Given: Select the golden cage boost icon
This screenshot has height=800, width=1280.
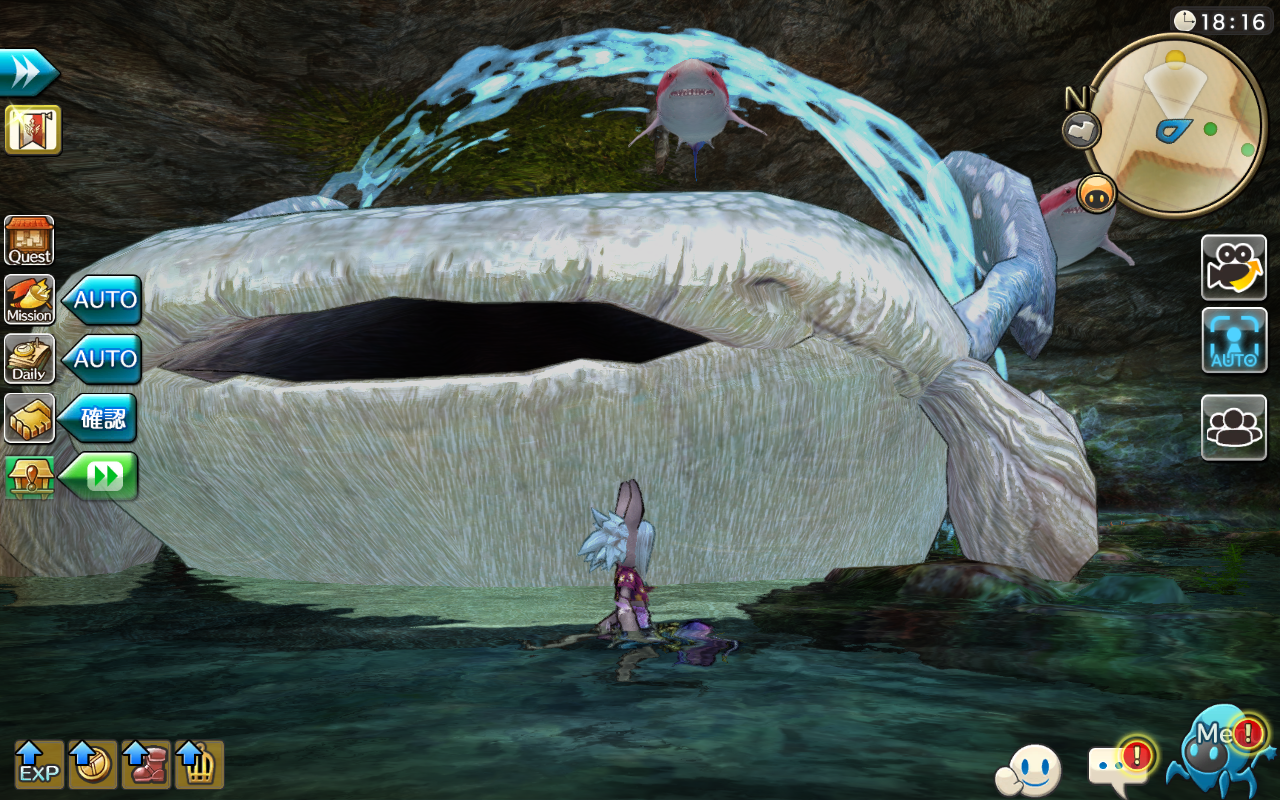Looking at the screenshot, I should [x=199, y=765].
